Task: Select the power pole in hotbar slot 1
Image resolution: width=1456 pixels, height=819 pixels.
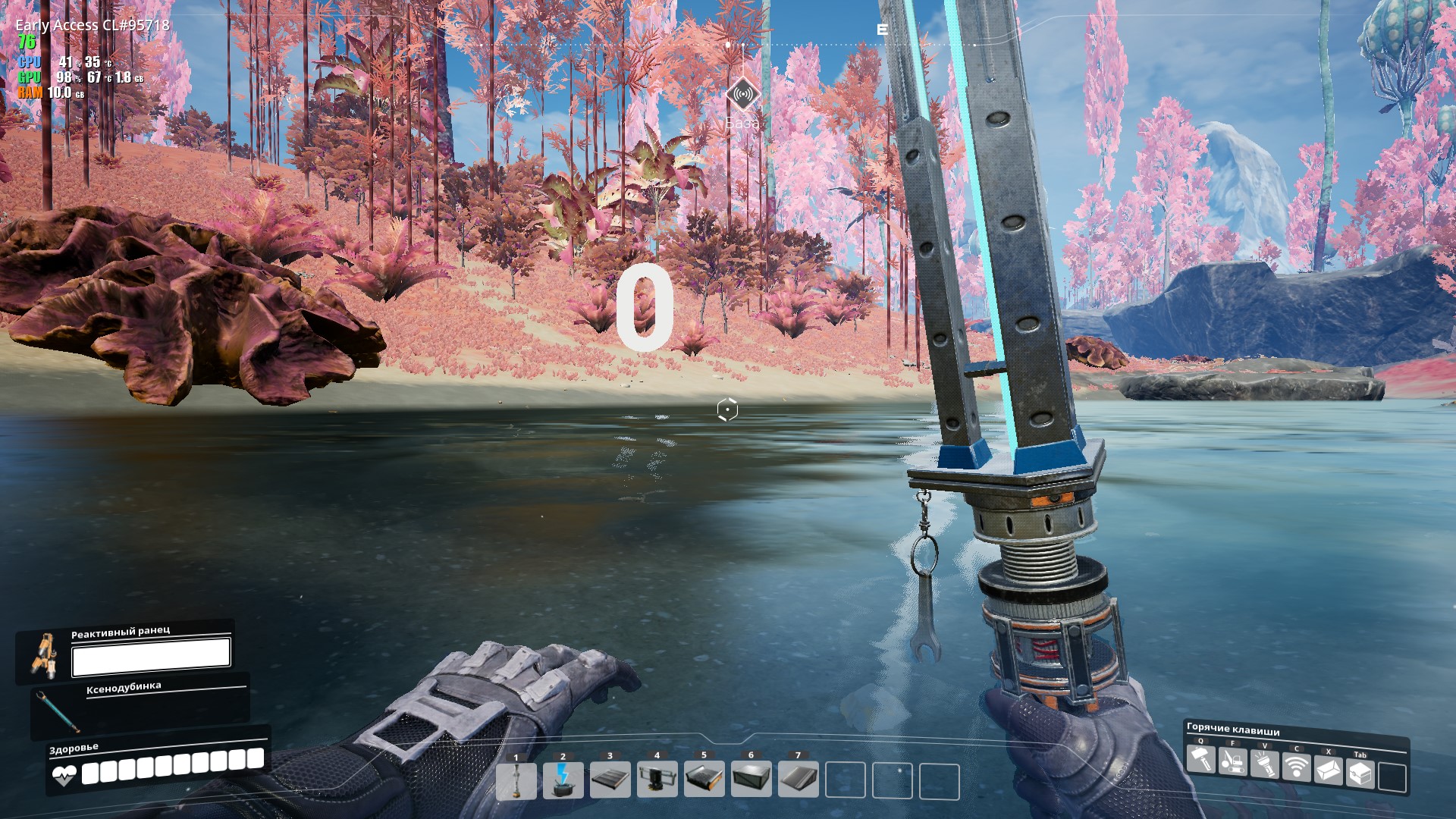Action: pyautogui.click(x=516, y=781)
